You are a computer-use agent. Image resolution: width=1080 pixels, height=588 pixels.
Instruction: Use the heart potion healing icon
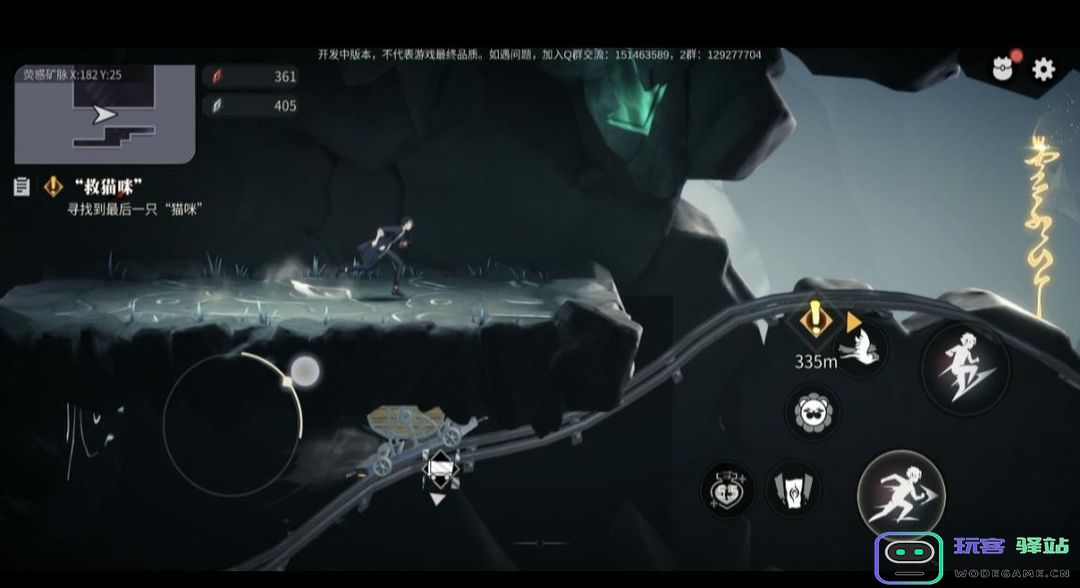pos(728,489)
